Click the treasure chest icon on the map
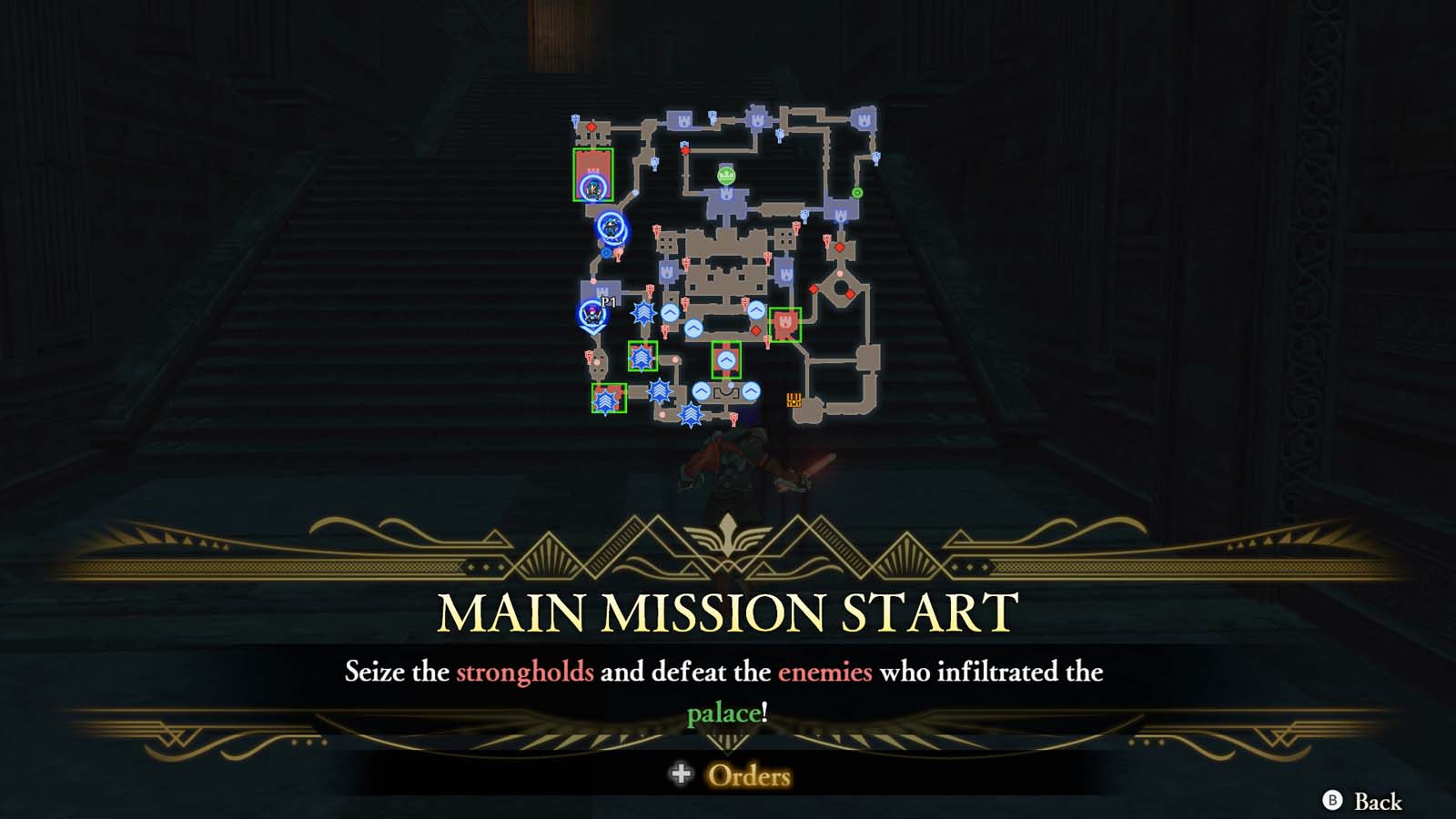1456x819 pixels. (795, 399)
